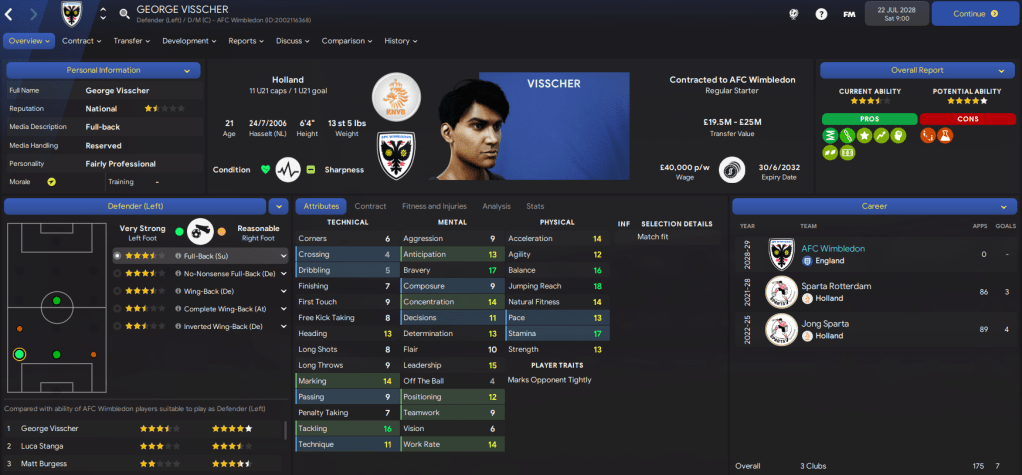Image resolution: width=1022 pixels, height=475 pixels.
Task: Open the Discuss menu
Action: pos(292,41)
